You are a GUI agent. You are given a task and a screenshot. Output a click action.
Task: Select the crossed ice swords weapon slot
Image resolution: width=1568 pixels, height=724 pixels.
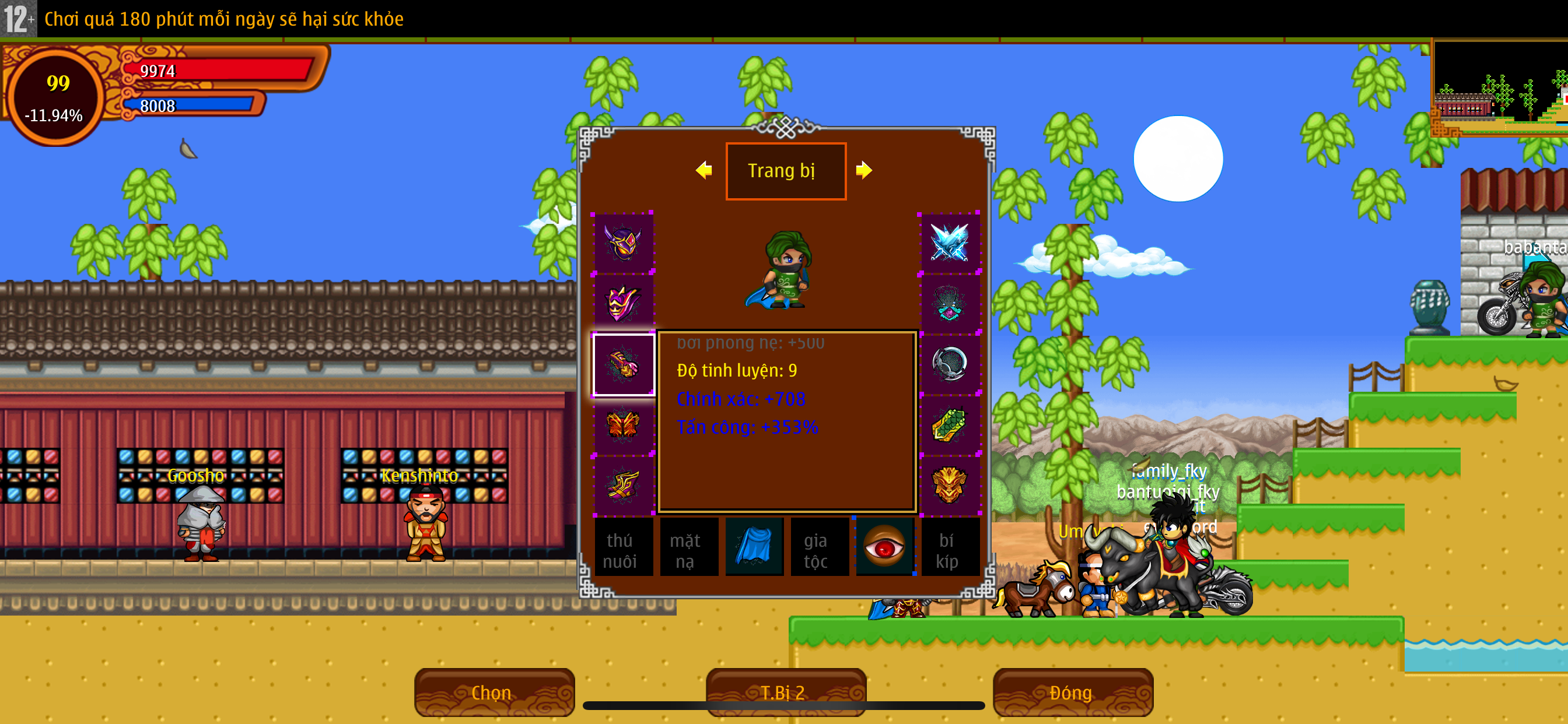point(949,242)
